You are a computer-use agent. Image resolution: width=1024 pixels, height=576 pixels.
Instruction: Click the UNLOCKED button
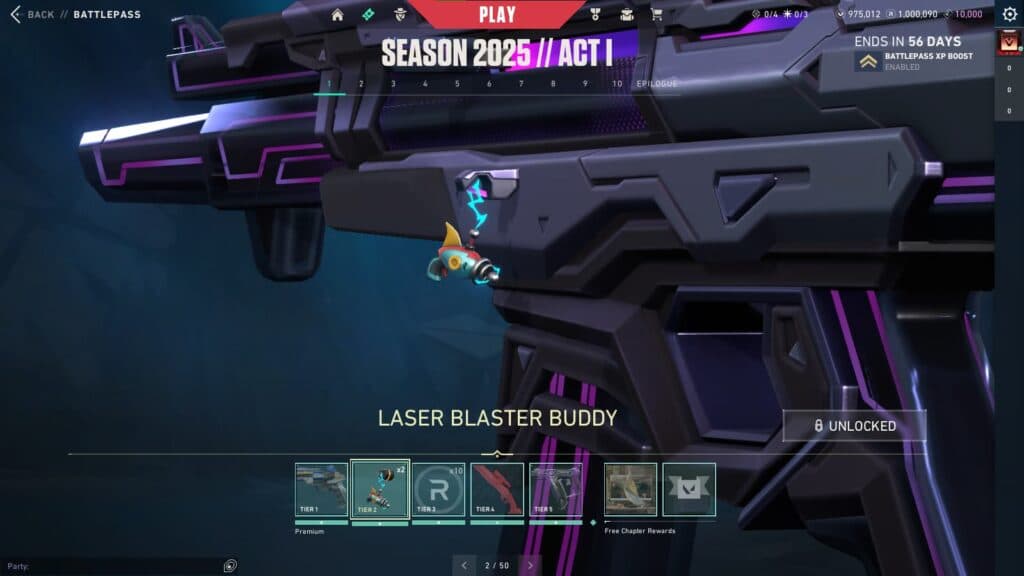pyautogui.click(x=854, y=426)
